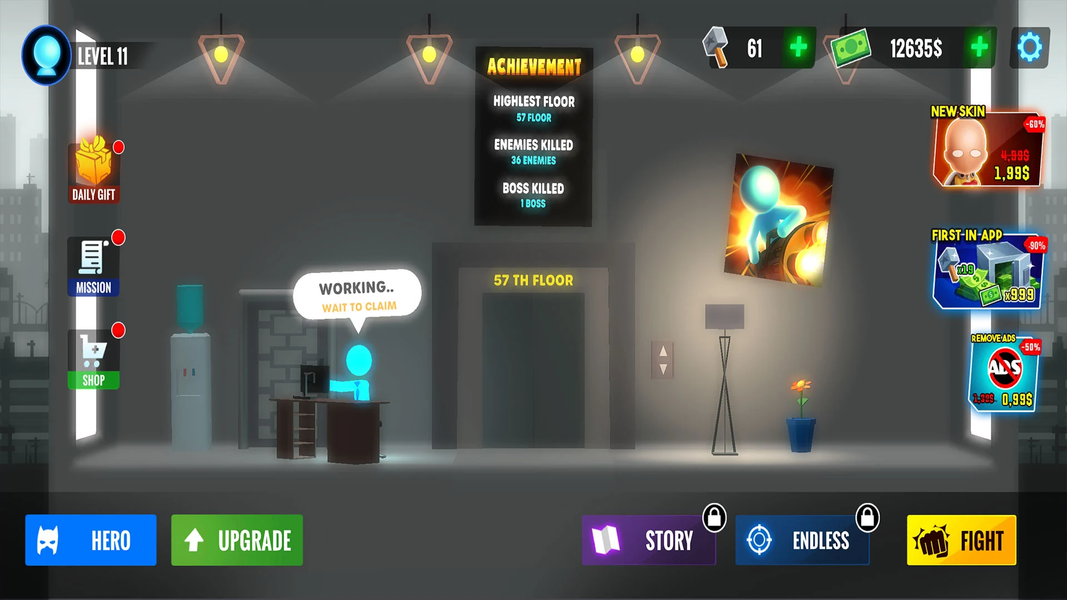
Task: Add more hammers with the plus button
Action: click(798, 48)
